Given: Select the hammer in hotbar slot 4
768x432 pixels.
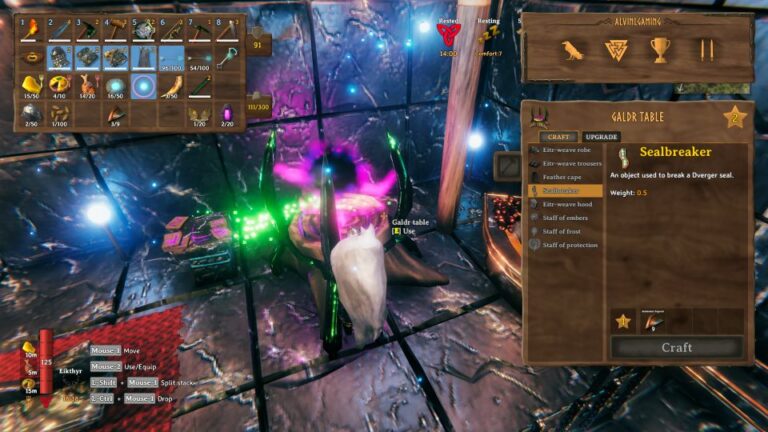Looking at the screenshot, I should [116, 31].
